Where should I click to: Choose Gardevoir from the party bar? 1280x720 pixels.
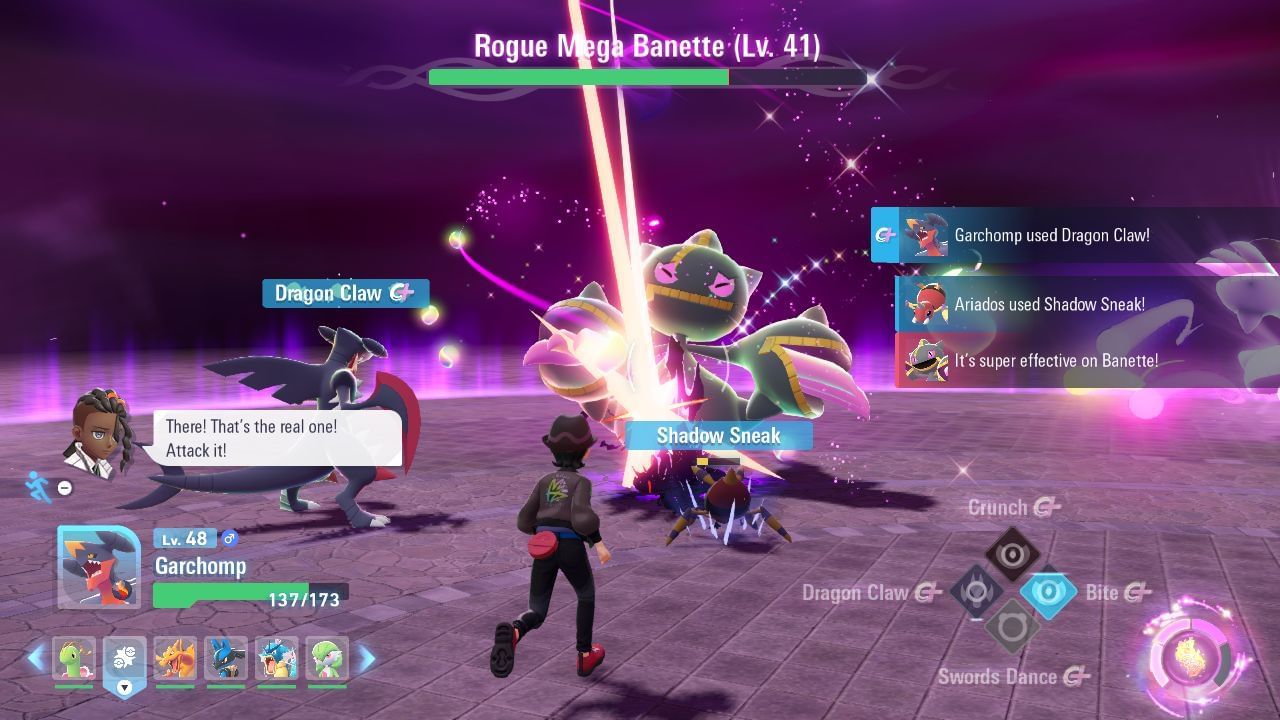(327, 658)
